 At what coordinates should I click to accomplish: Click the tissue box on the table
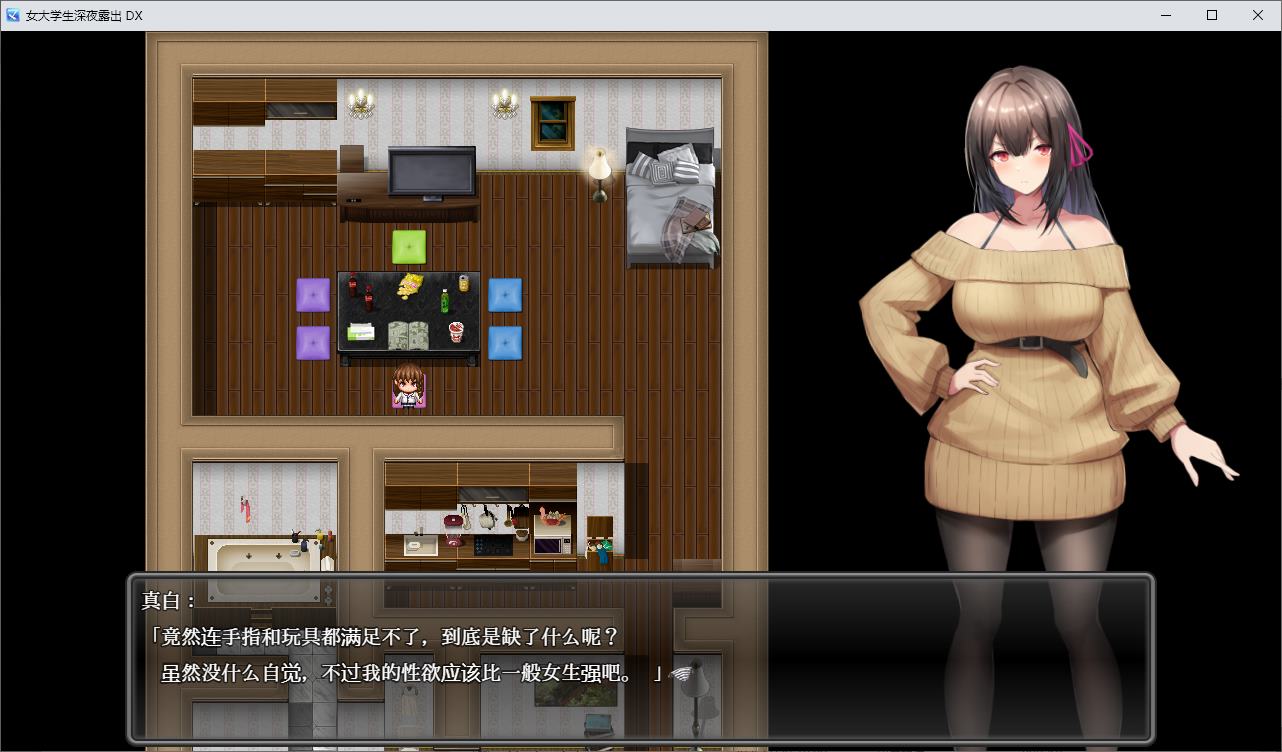tap(360, 331)
